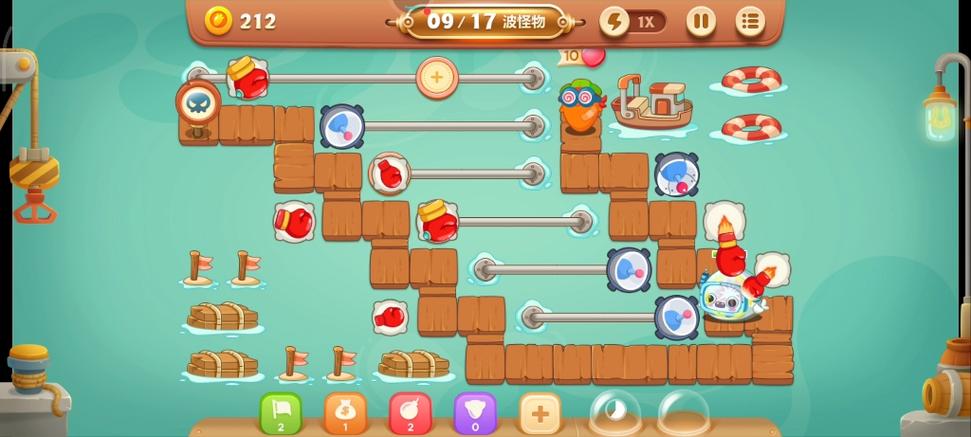Pause the game
The image size is (971, 437).
(700, 21)
